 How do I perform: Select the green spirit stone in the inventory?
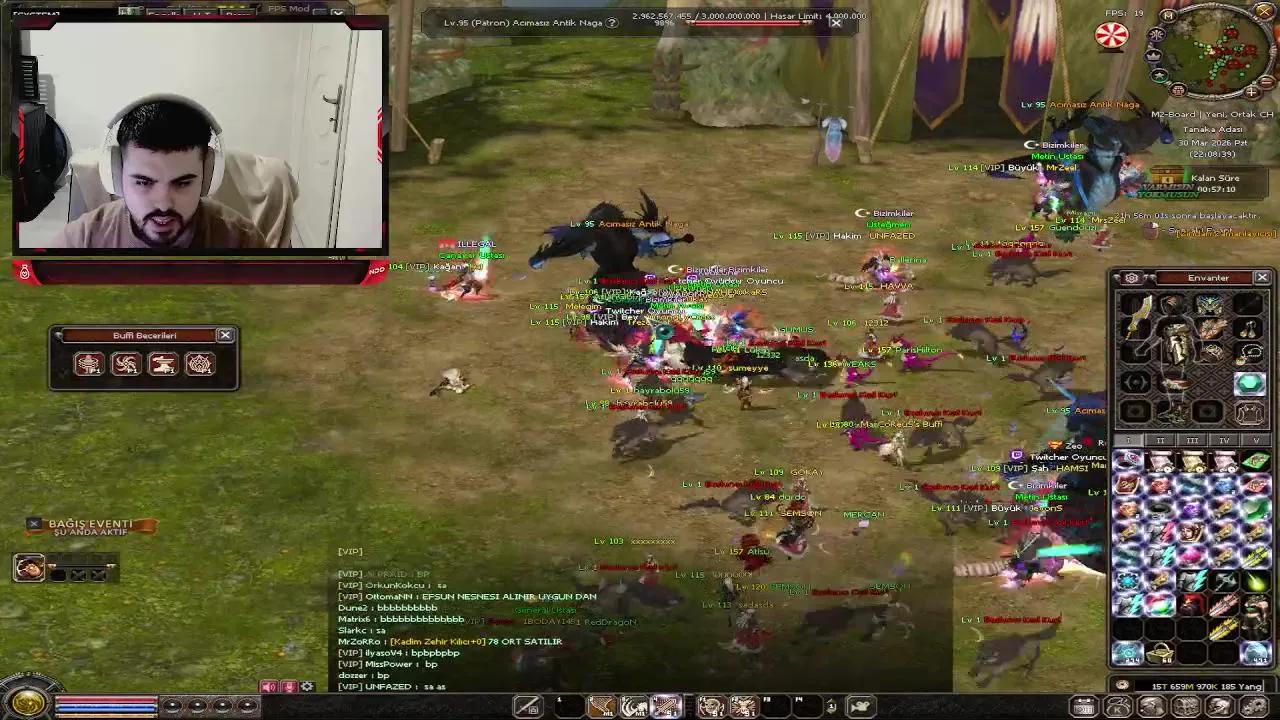point(1250,384)
